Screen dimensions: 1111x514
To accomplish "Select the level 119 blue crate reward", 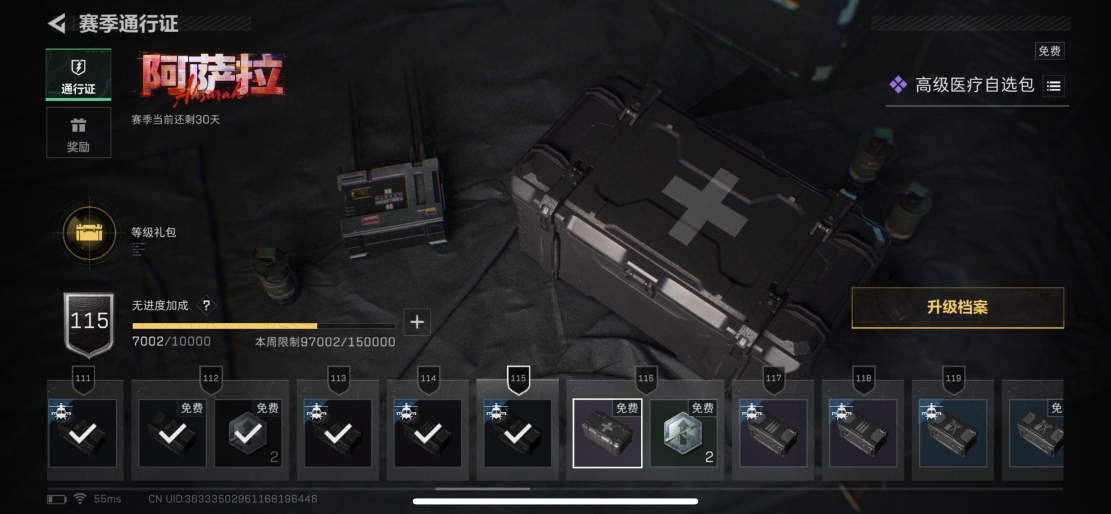I will [953, 434].
